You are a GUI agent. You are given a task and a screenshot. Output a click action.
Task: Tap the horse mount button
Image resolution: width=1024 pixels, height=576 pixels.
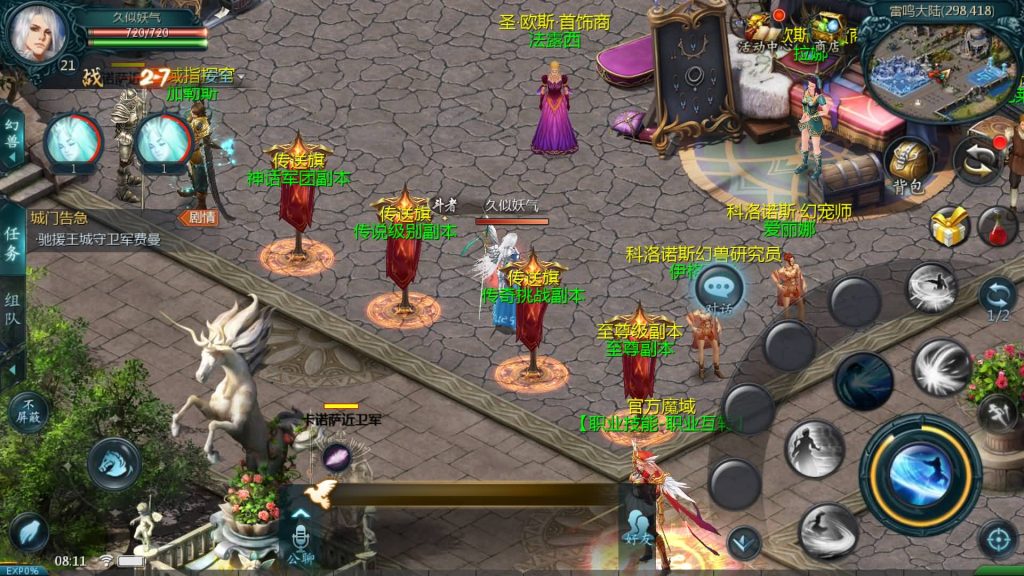point(113,462)
